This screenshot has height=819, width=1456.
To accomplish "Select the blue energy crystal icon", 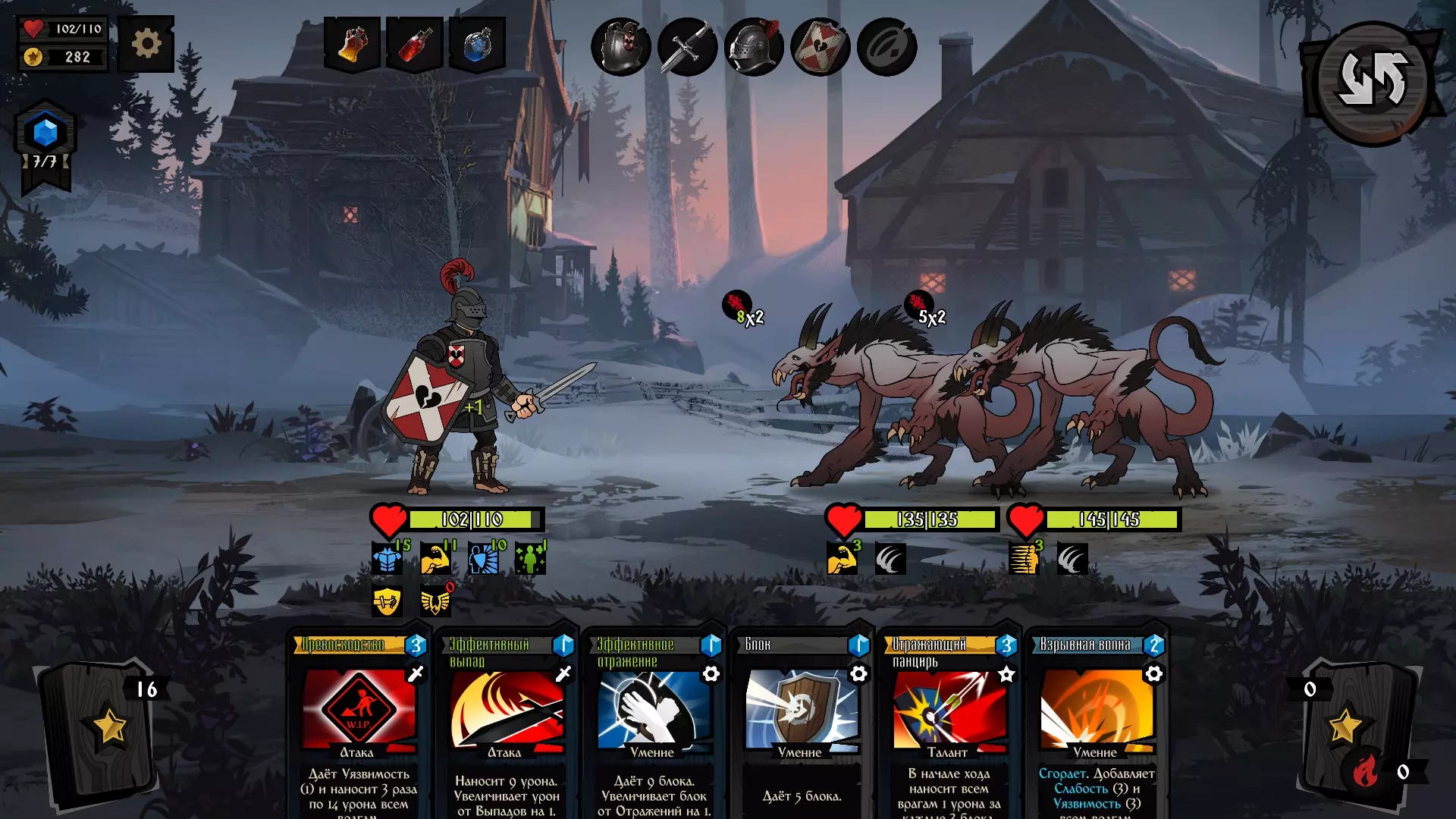I will (x=45, y=133).
